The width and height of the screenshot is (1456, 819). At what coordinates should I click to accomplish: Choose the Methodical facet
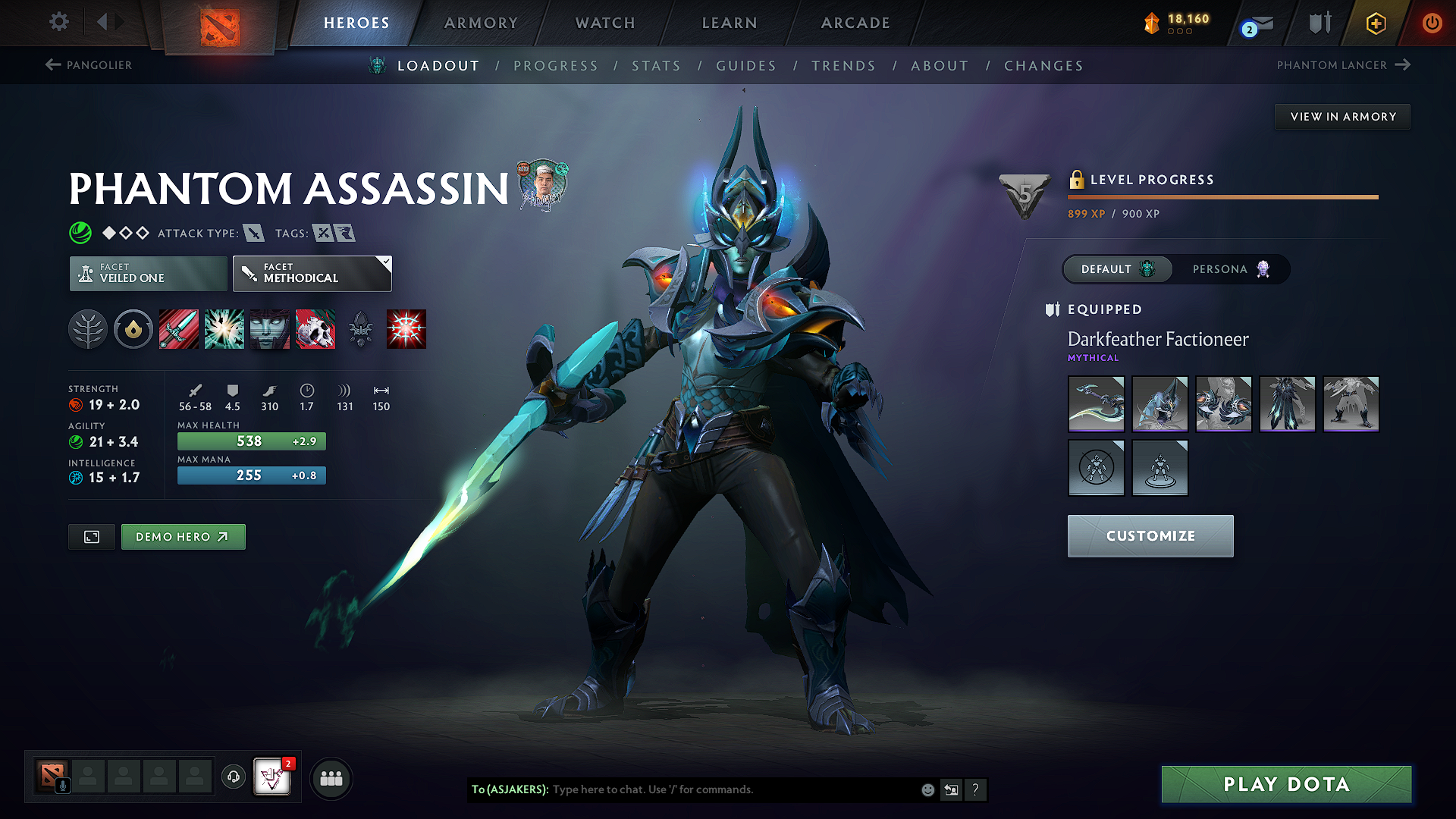point(312,274)
